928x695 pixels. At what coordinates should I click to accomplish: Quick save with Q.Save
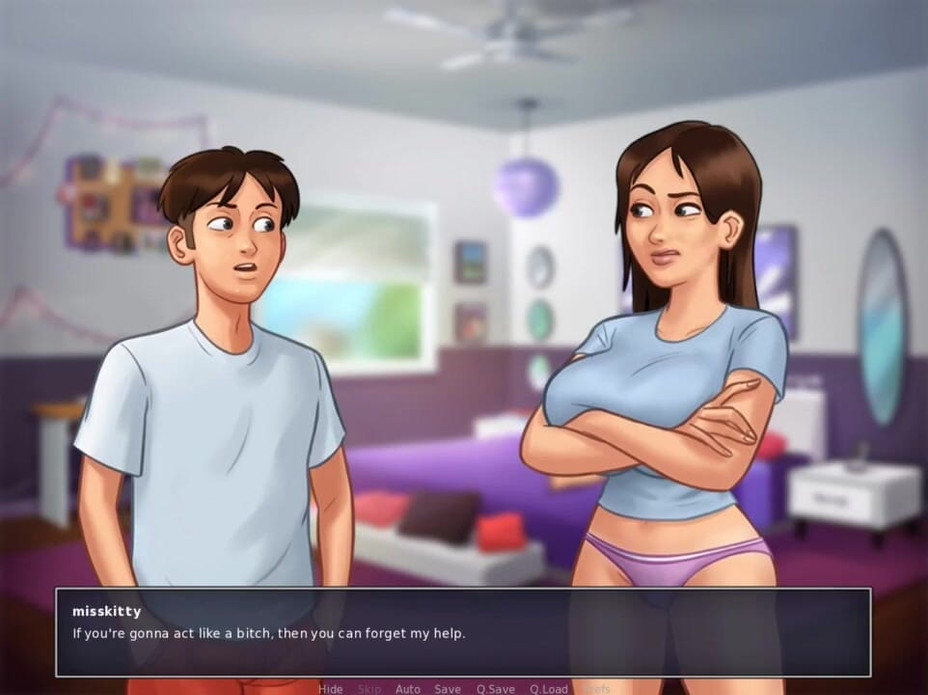(495, 689)
